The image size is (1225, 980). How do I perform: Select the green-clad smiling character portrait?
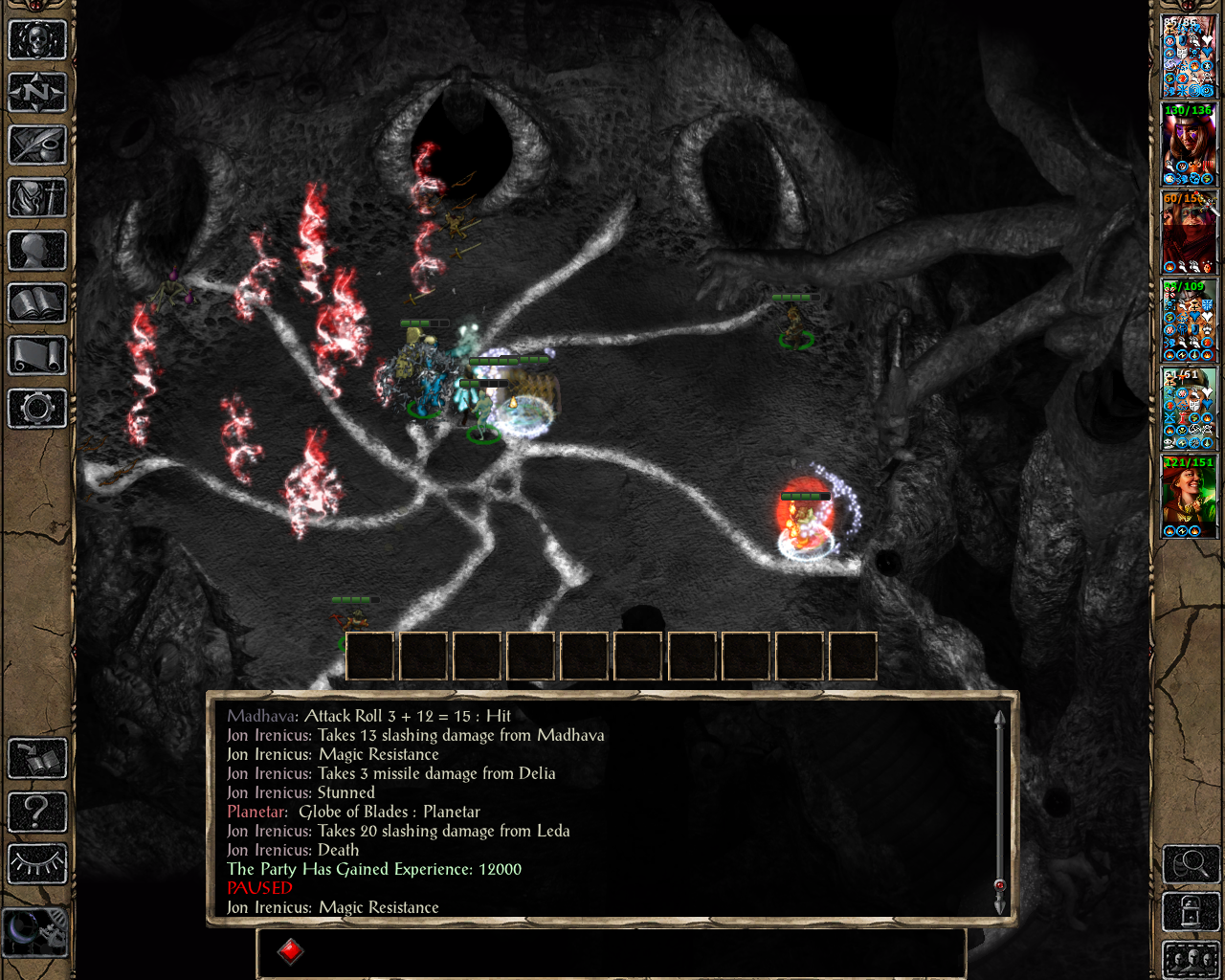point(1189,497)
